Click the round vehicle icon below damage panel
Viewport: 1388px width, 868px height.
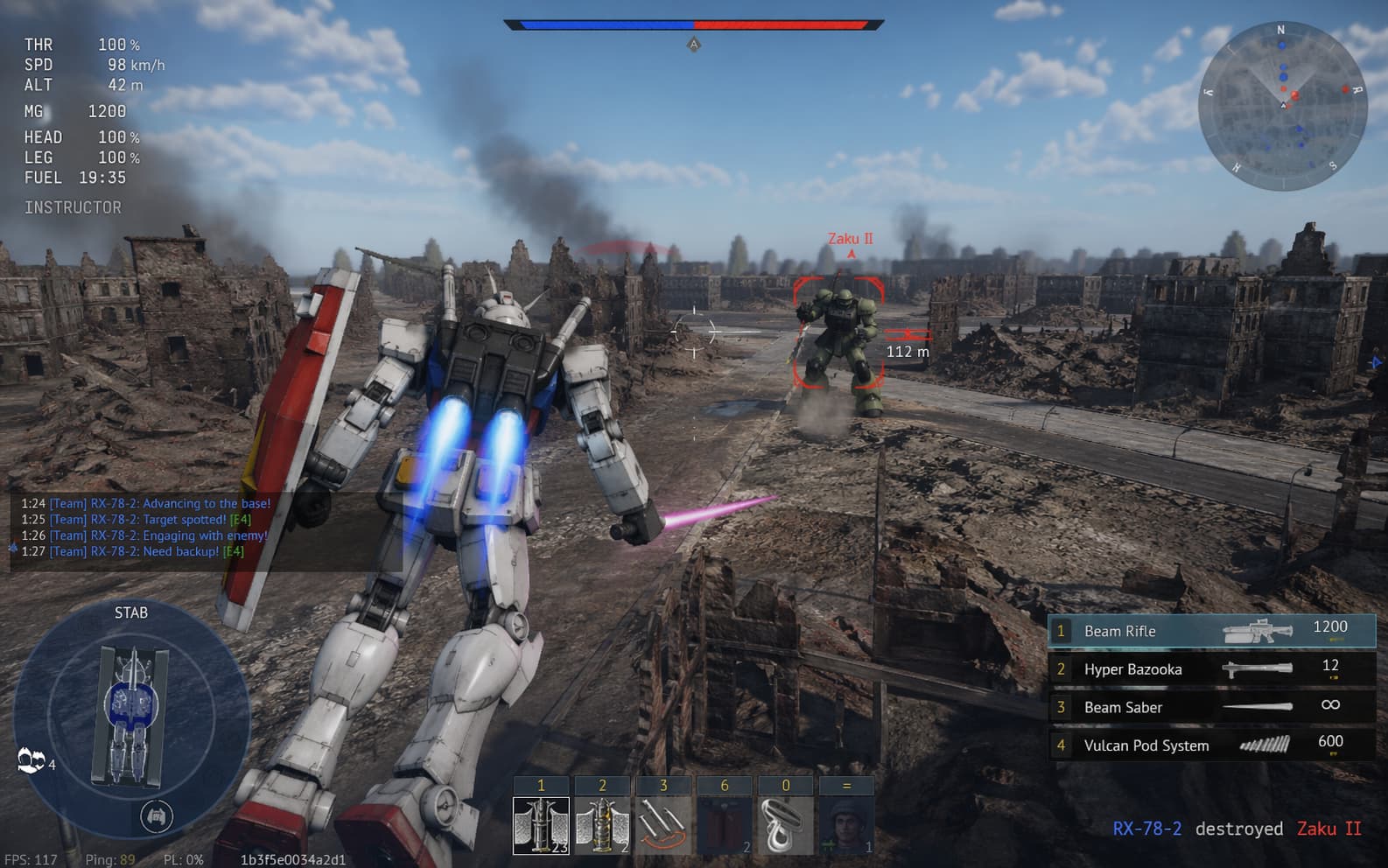click(157, 816)
